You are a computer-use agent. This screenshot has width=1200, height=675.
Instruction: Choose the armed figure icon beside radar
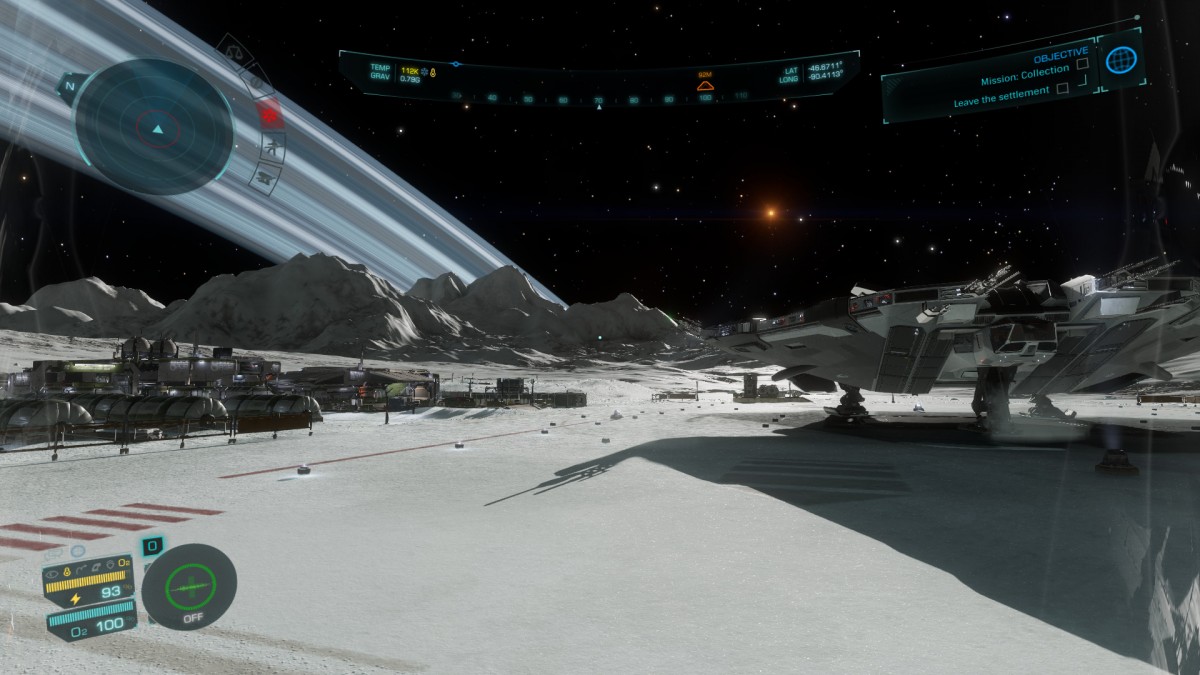pyautogui.click(x=271, y=148)
